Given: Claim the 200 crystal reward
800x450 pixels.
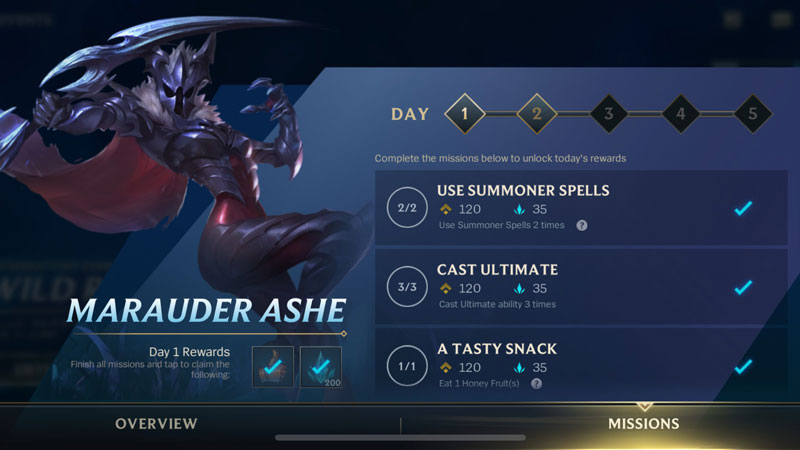Looking at the screenshot, I should [321, 367].
